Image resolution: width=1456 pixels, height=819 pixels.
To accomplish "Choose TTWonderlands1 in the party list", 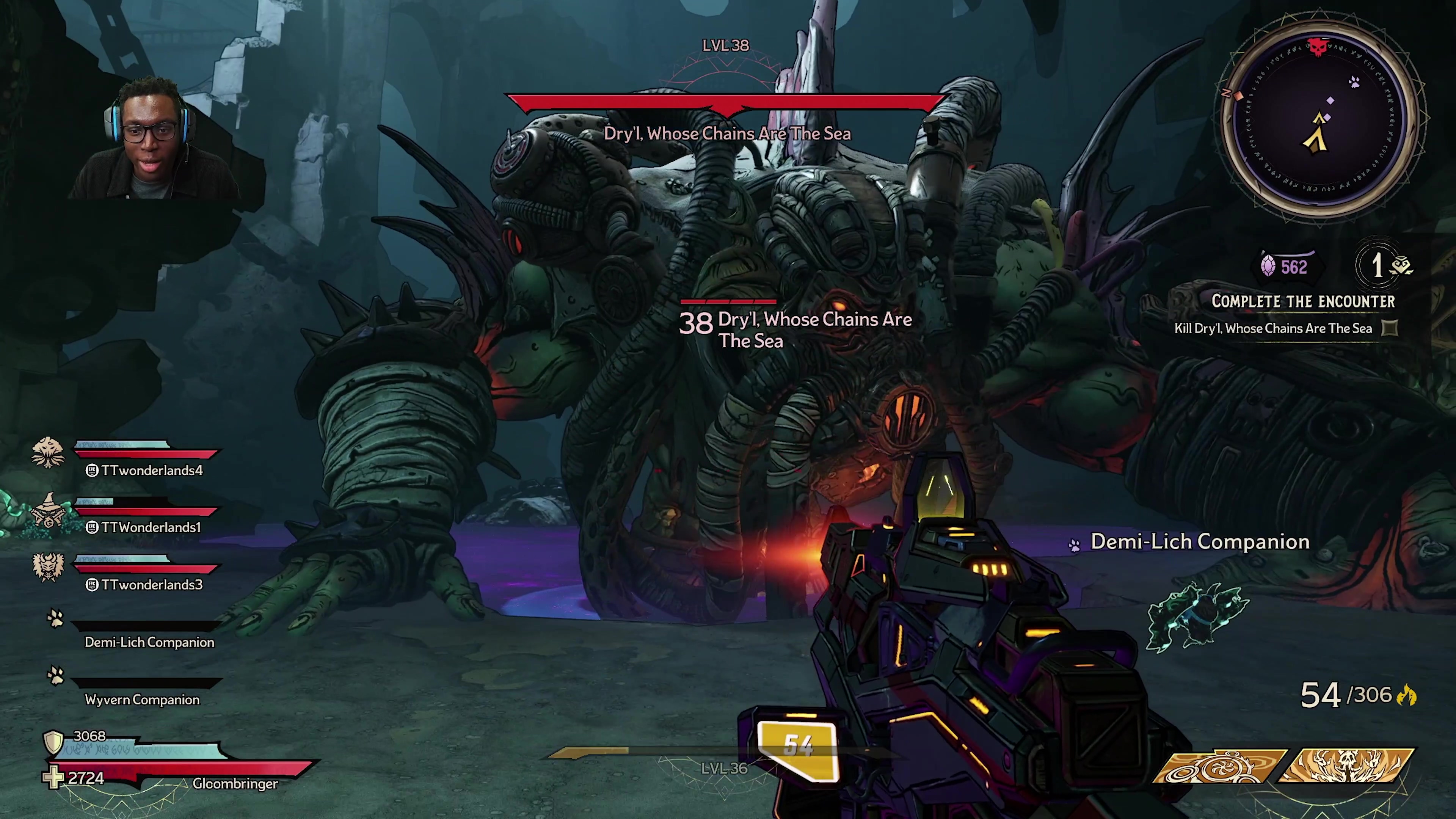I will (x=151, y=527).
